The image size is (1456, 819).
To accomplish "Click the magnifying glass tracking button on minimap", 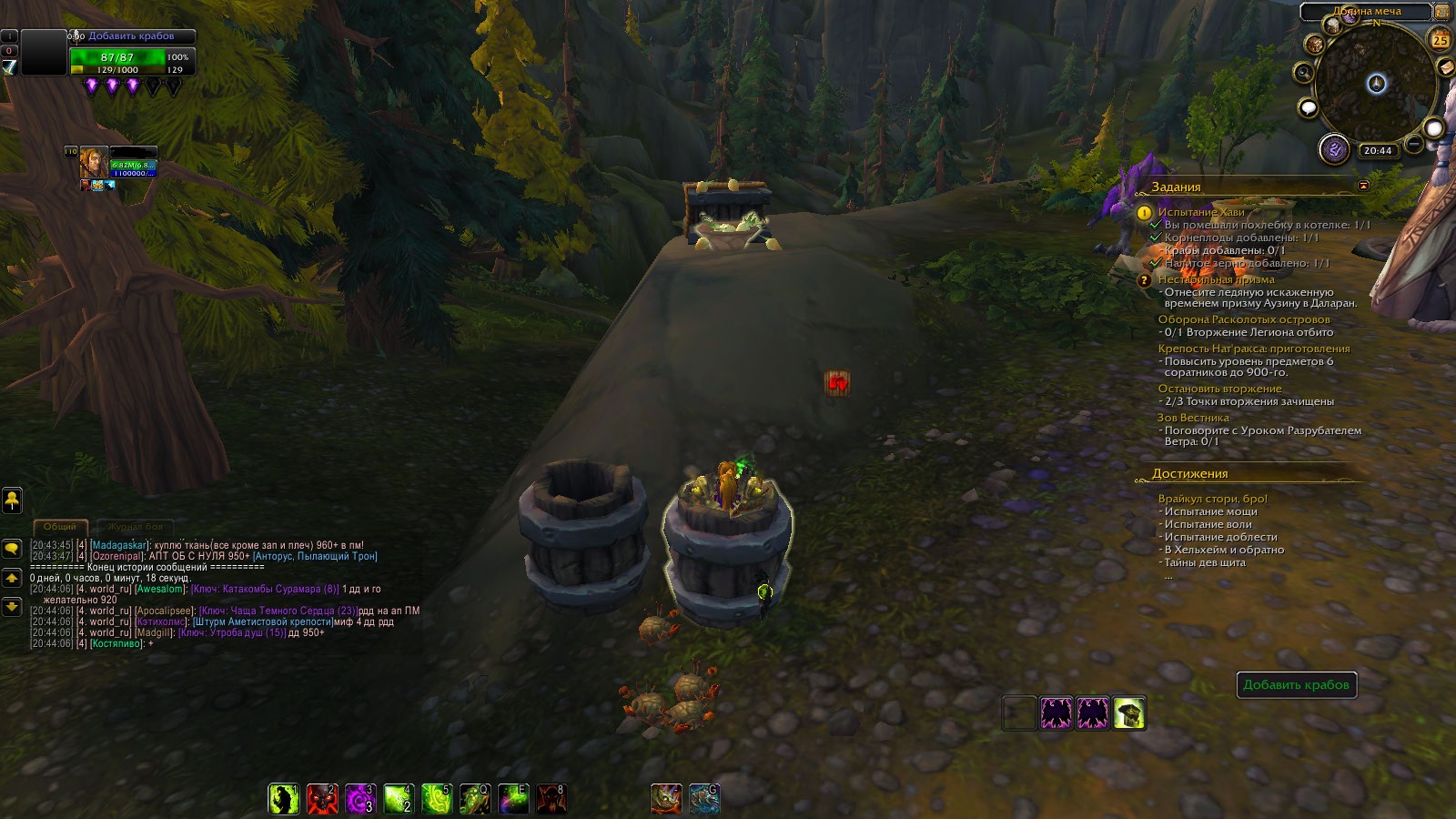I will (1304, 72).
